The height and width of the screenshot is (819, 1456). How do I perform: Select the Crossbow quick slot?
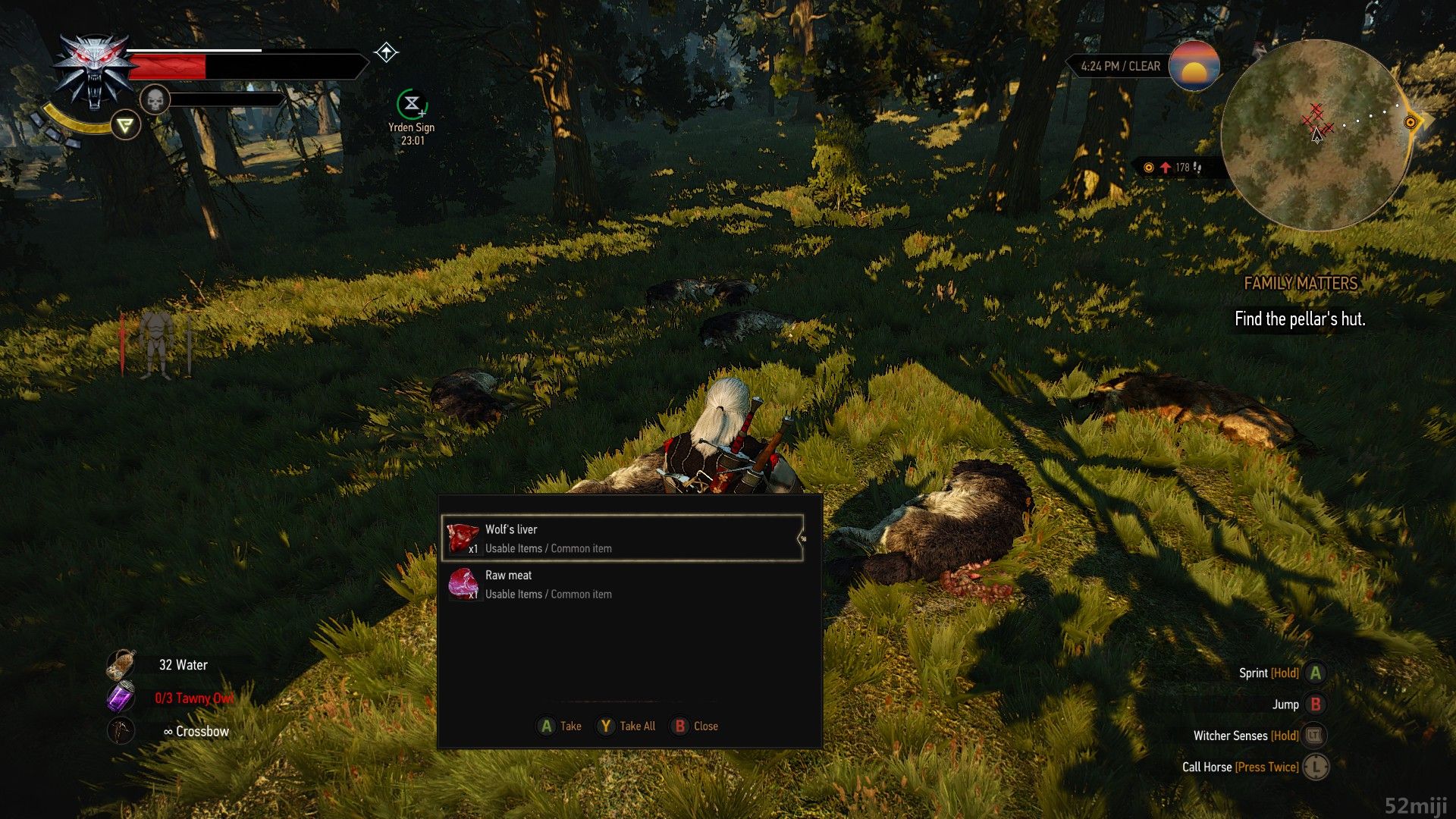(x=121, y=731)
